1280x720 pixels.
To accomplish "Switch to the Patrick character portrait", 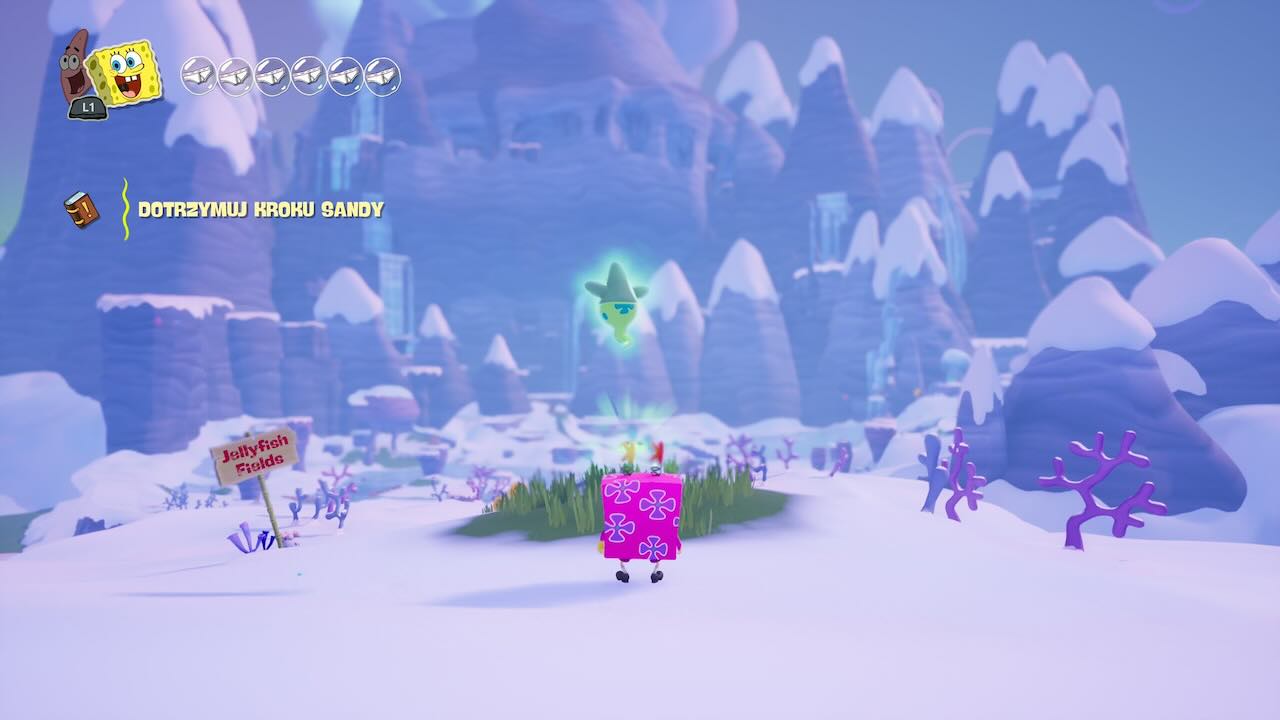I will click(74, 67).
